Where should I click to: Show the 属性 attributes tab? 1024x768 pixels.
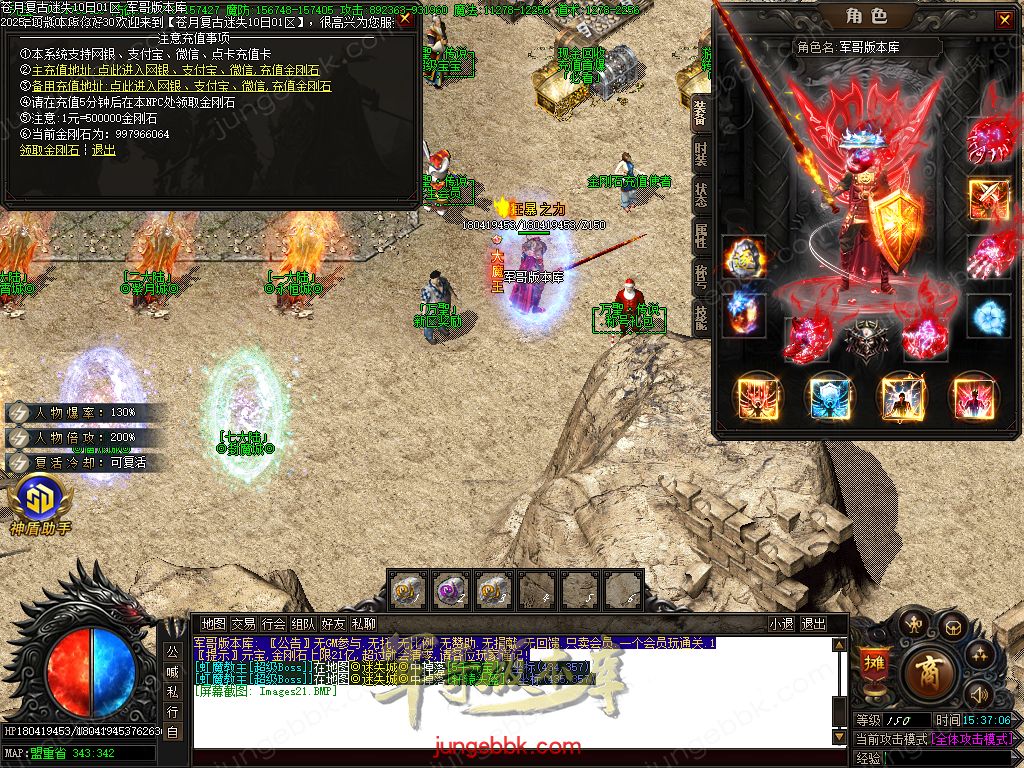[x=701, y=236]
